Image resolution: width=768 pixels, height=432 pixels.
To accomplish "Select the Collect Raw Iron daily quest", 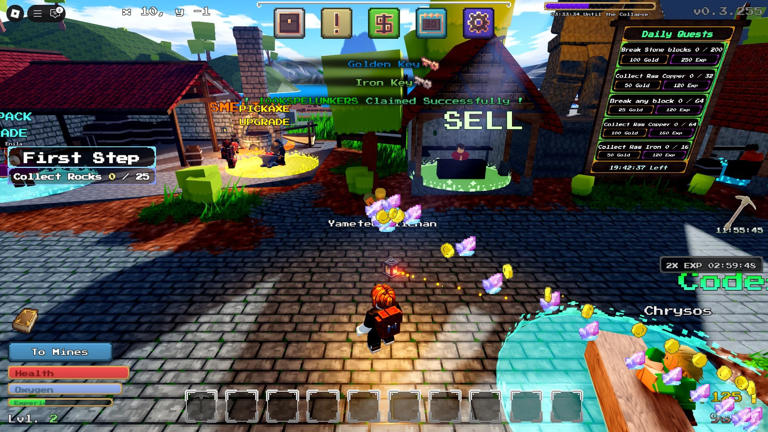I will (x=657, y=151).
